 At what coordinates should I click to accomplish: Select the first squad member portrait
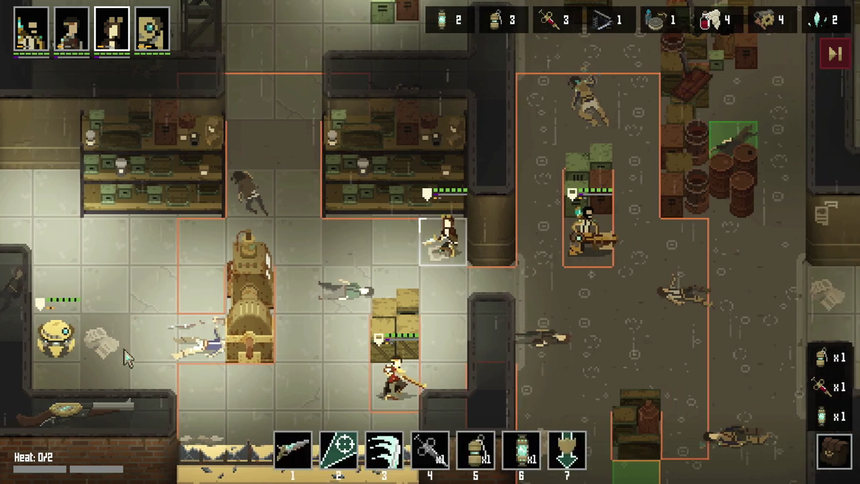pos(31,30)
